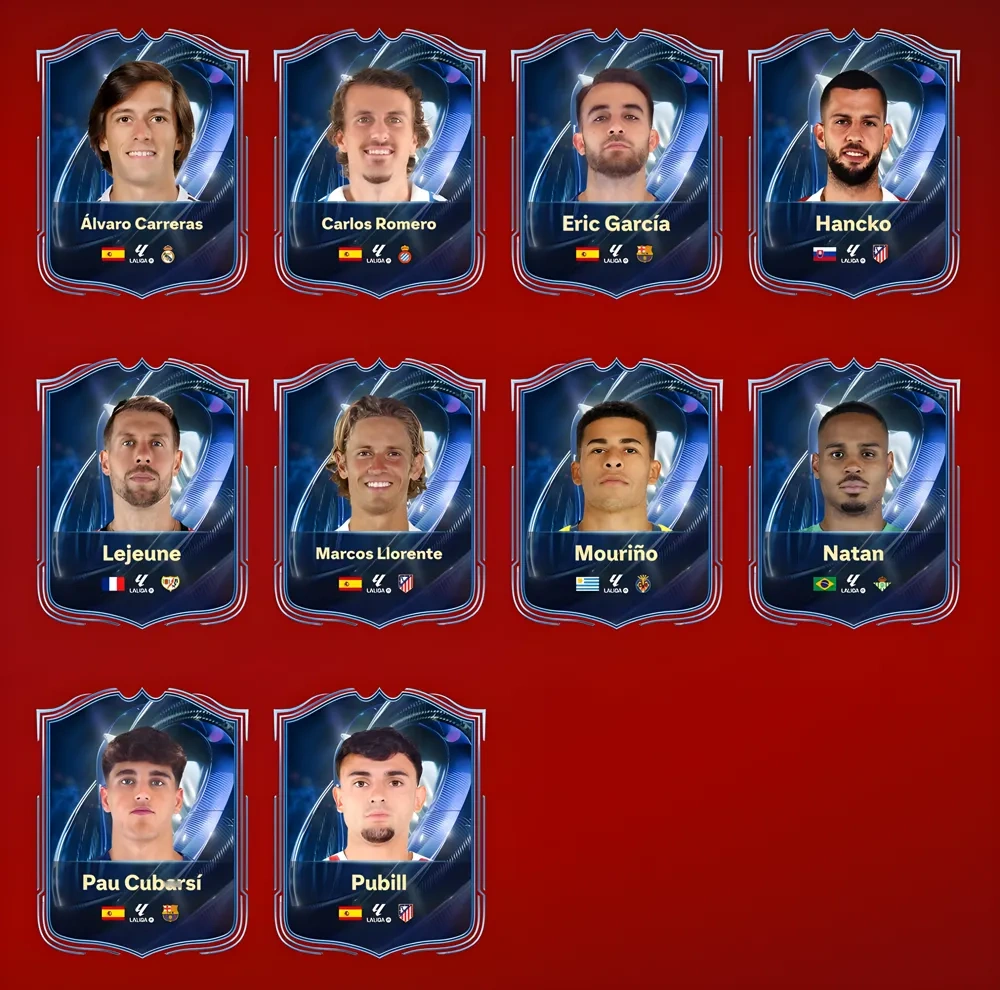Select the Natan card
This screenshot has height=990, width=1000.
(x=853, y=493)
